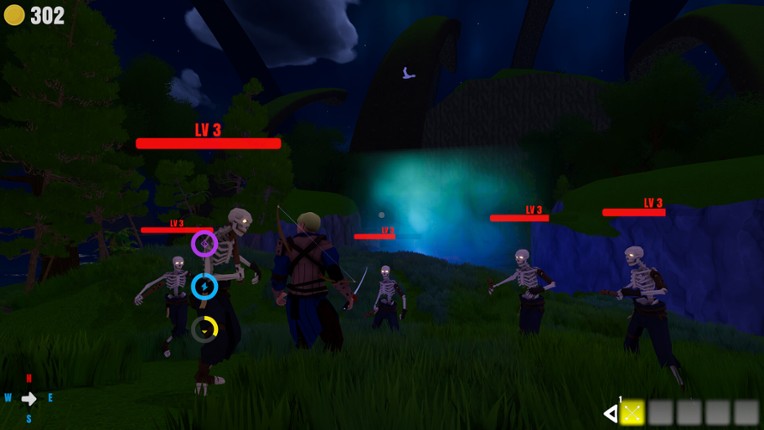Trigger the blue lightning bolt ability
Screen dimensions: 764x430
coord(204,287)
